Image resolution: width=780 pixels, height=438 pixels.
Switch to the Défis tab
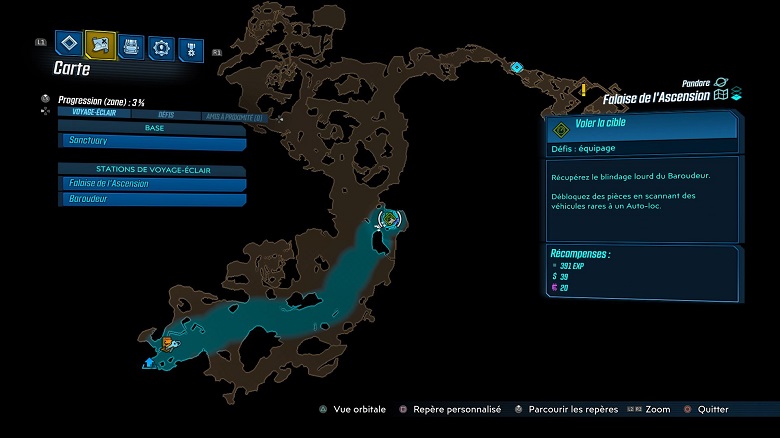click(166, 115)
